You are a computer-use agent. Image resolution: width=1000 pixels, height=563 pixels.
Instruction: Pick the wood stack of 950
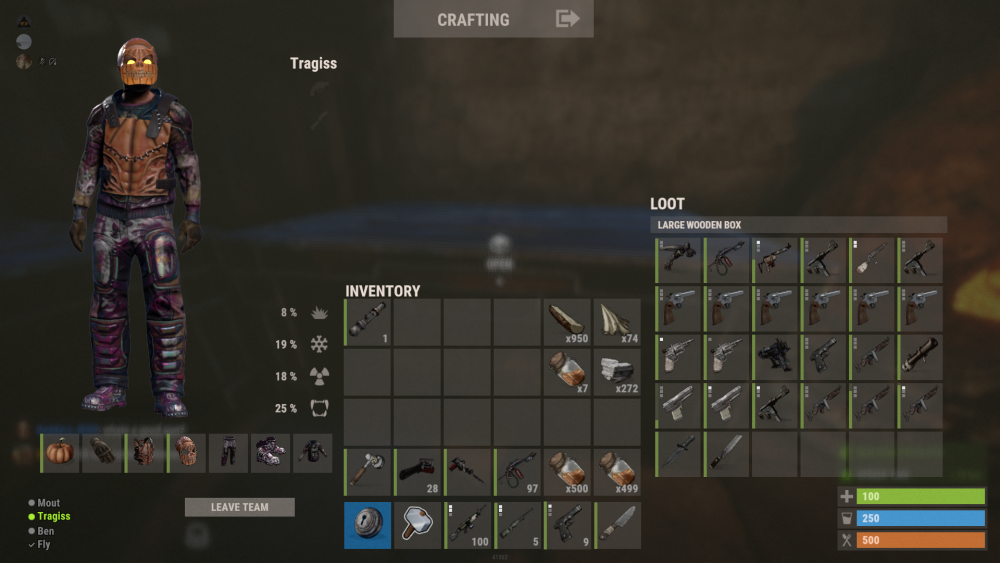coord(568,322)
